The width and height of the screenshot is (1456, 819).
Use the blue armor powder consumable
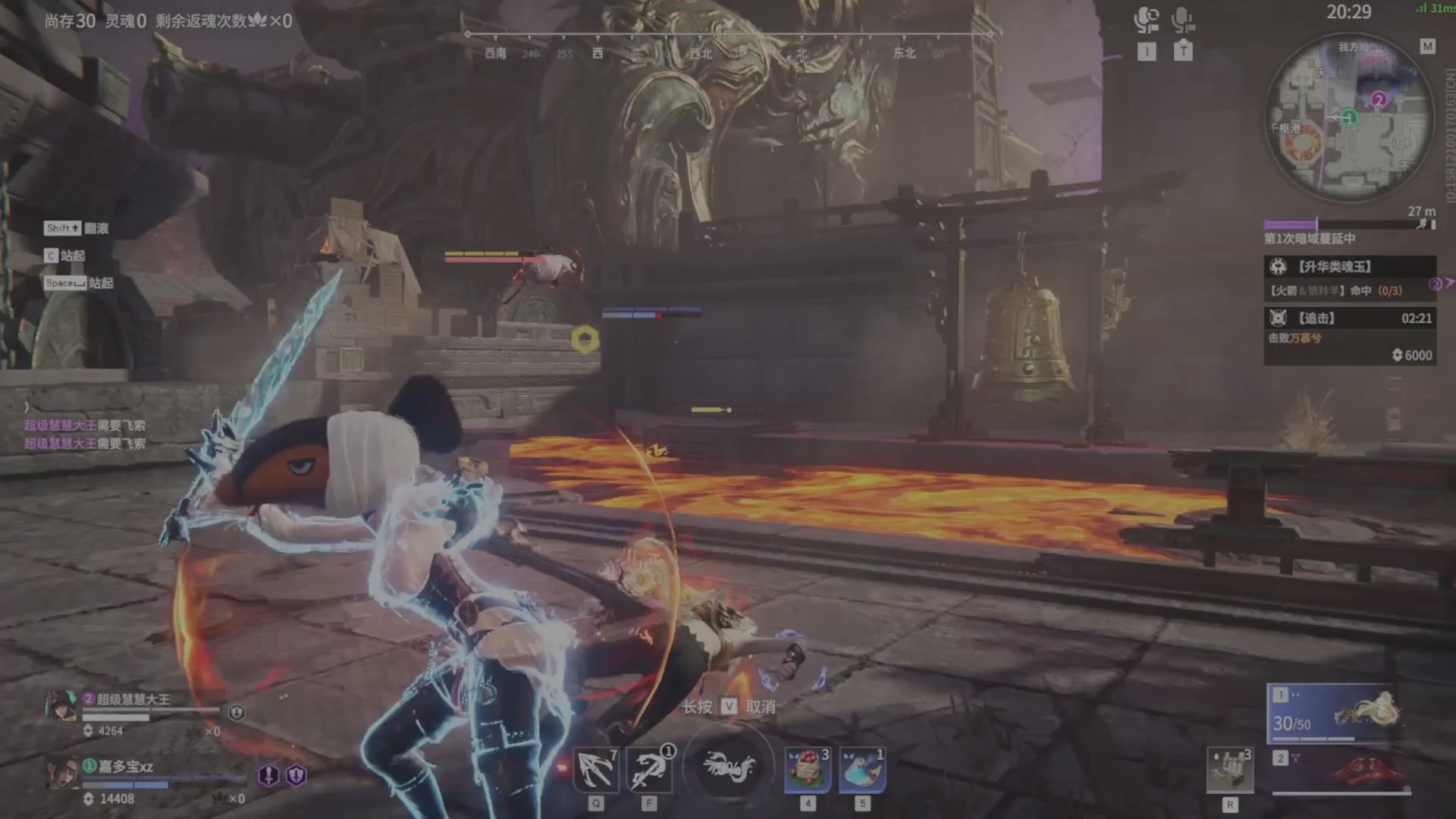pyautogui.click(x=862, y=769)
